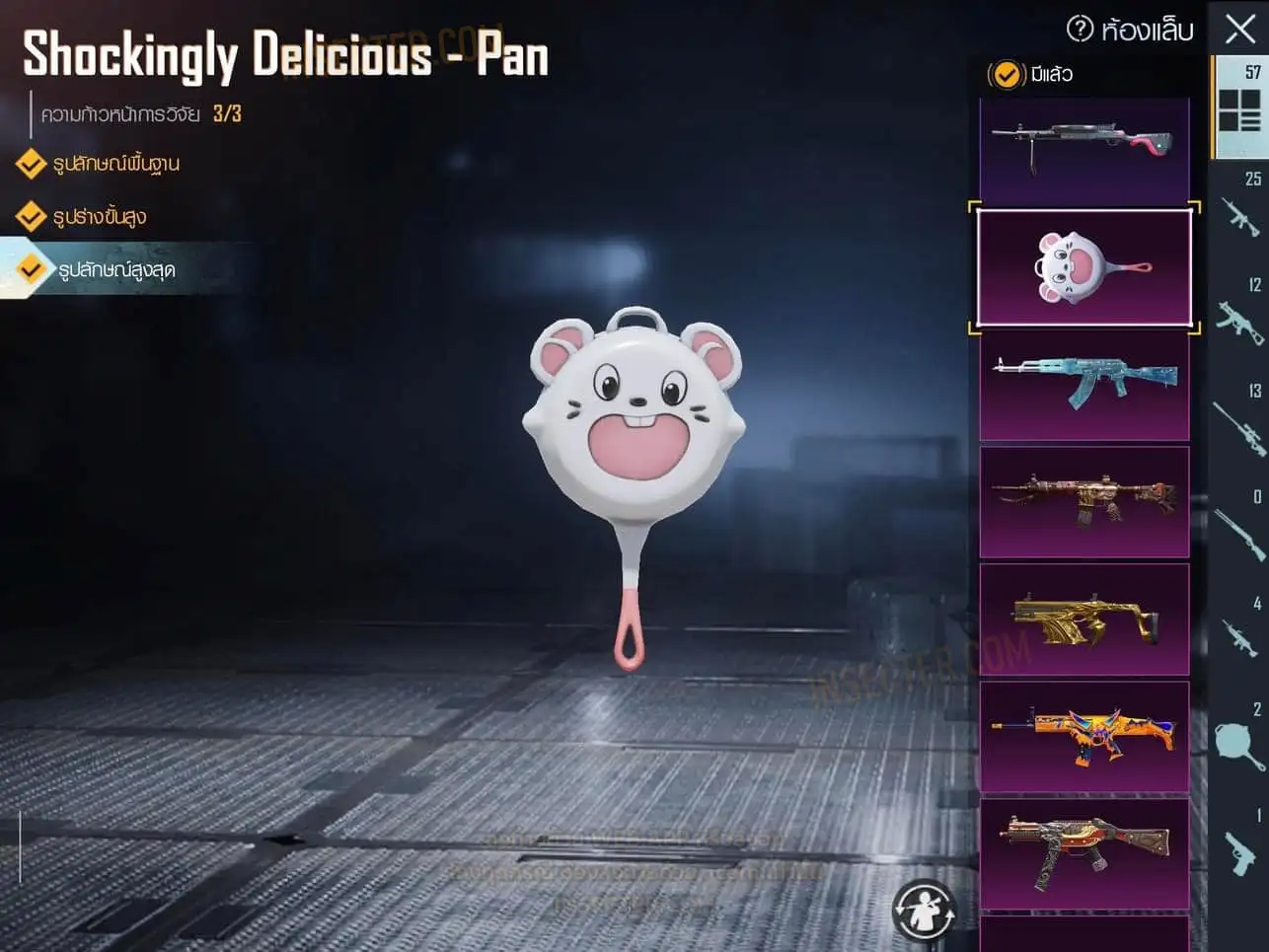
Task: Choose the bronze ornate rifle skin
Action: click(1083, 501)
